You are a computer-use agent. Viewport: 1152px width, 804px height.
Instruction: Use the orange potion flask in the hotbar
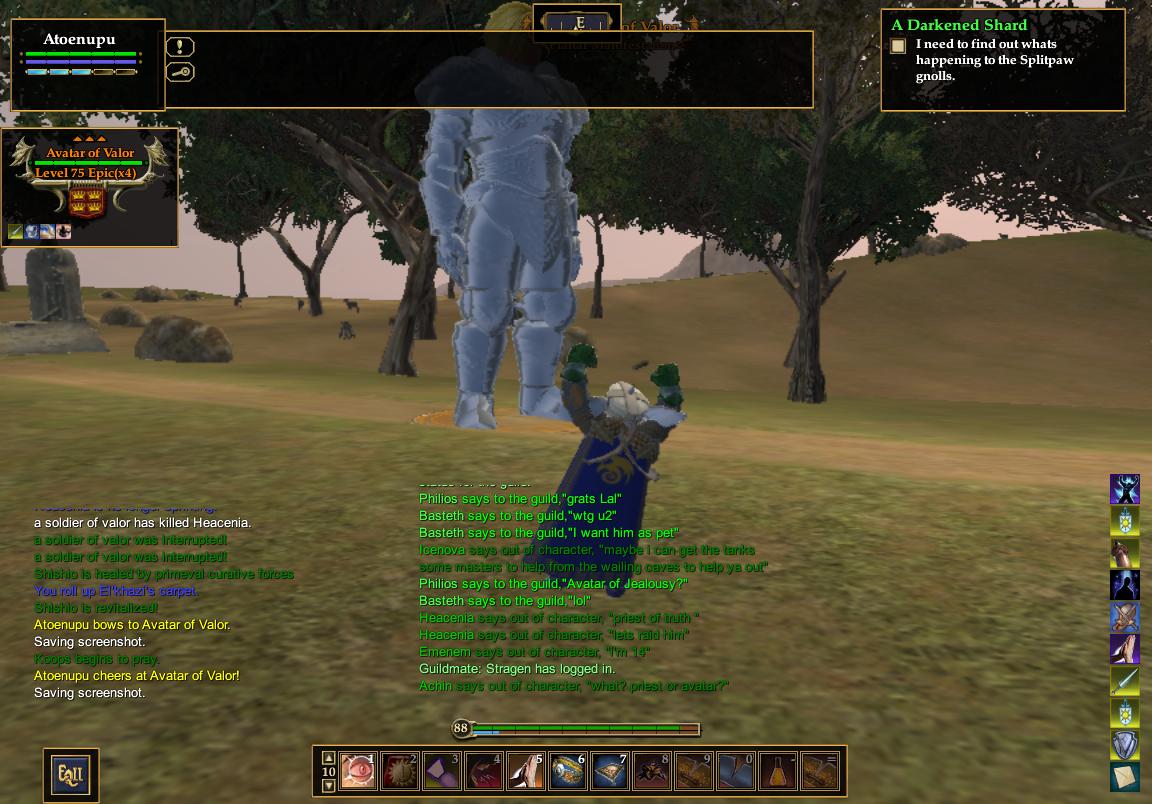click(x=778, y=771)
